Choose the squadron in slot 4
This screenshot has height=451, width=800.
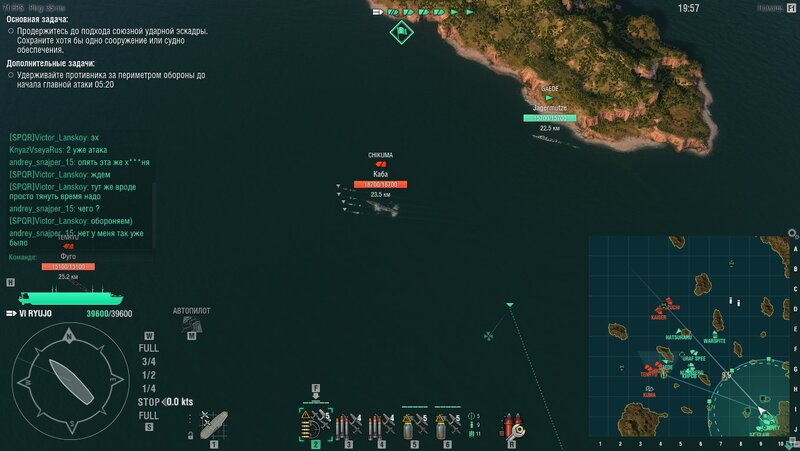tap(380, 425)
